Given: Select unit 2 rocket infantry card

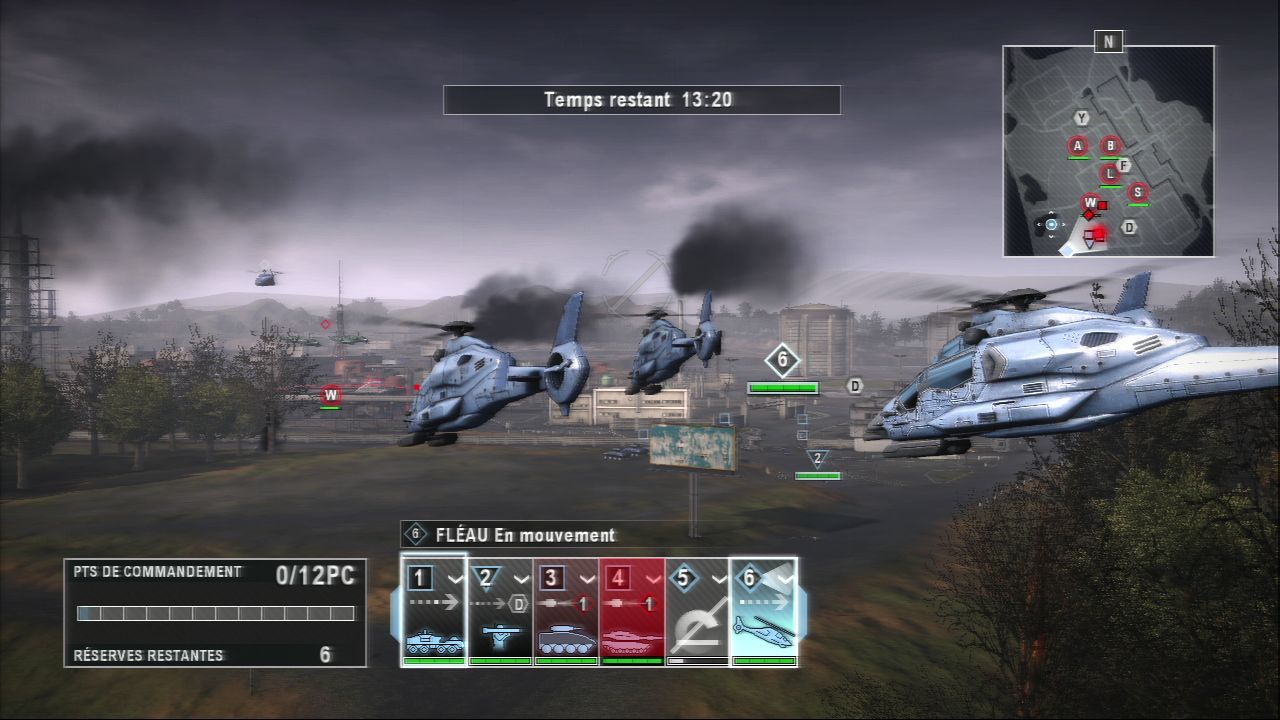Looking at the screenshot, I should click(x=500, y=610).
